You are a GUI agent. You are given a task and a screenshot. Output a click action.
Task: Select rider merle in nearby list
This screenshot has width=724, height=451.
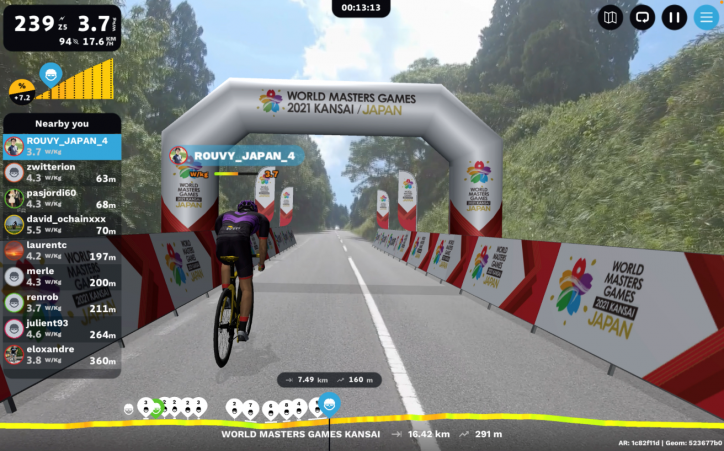click(x=62, y=276)
